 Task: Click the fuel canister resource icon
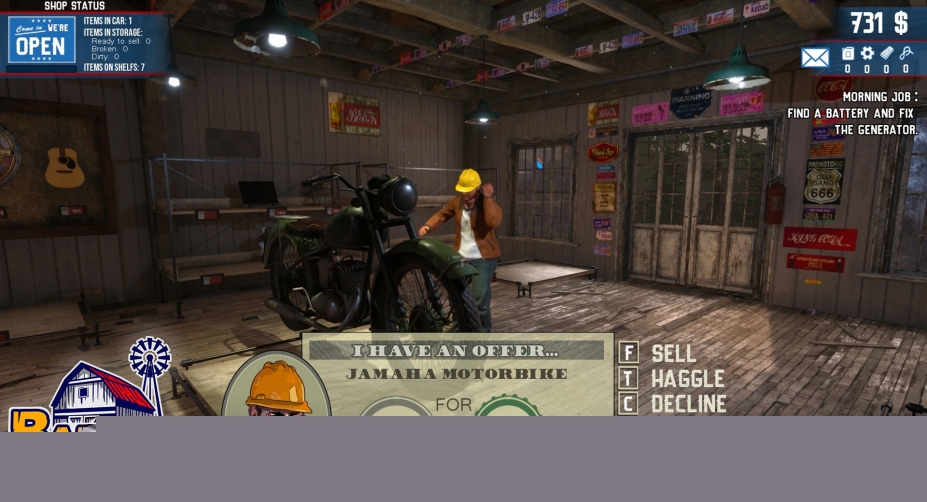[x=848, y=54]
